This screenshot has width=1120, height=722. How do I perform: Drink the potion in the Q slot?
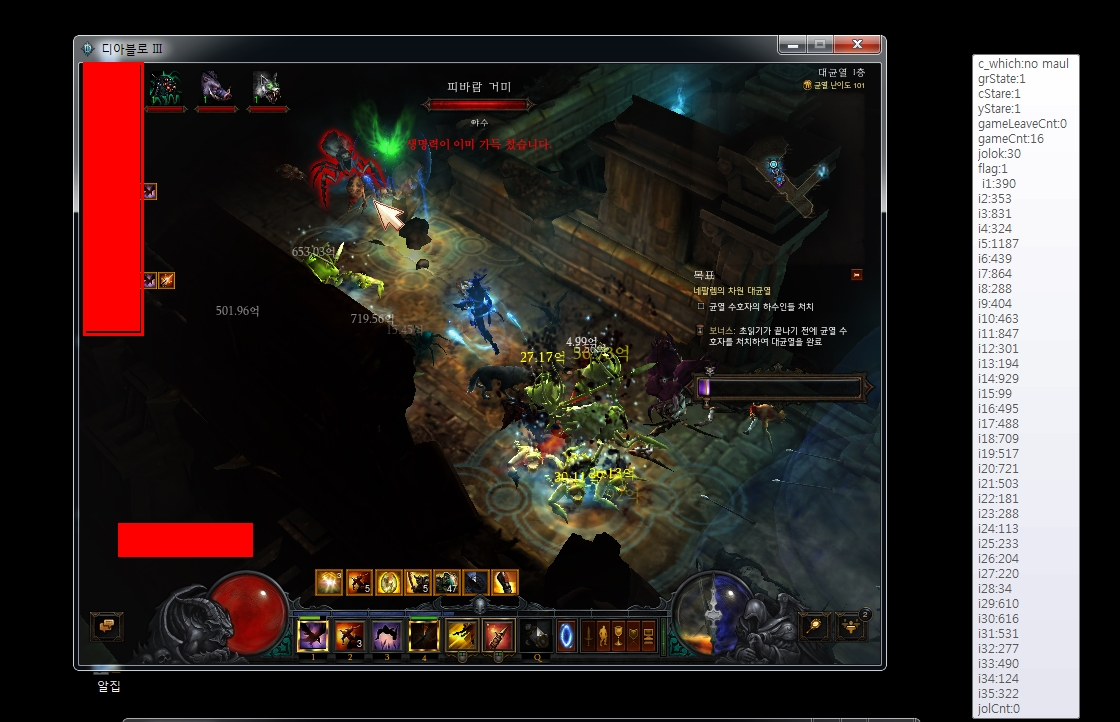[537, 635]
